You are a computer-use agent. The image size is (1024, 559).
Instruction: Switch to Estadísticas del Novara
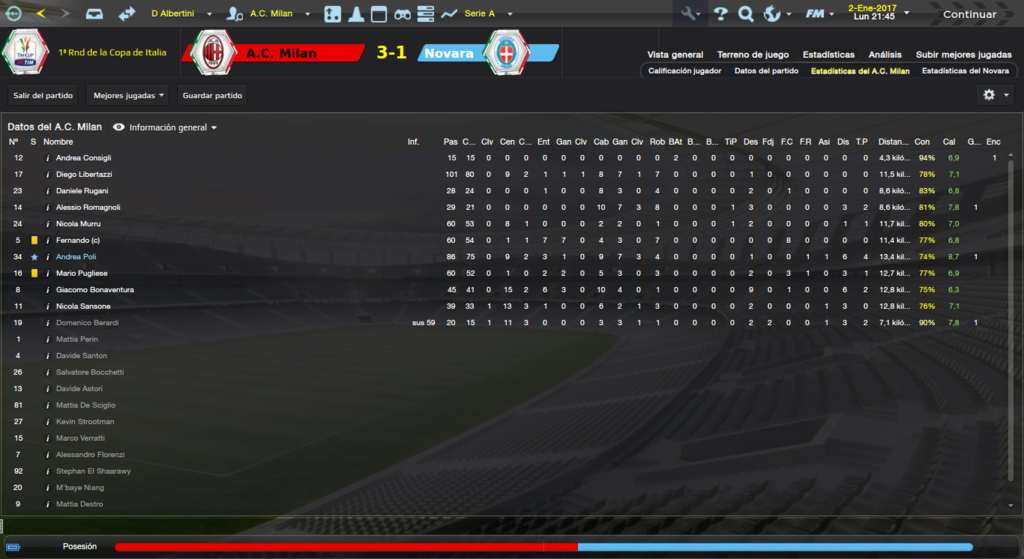point(965,71)
